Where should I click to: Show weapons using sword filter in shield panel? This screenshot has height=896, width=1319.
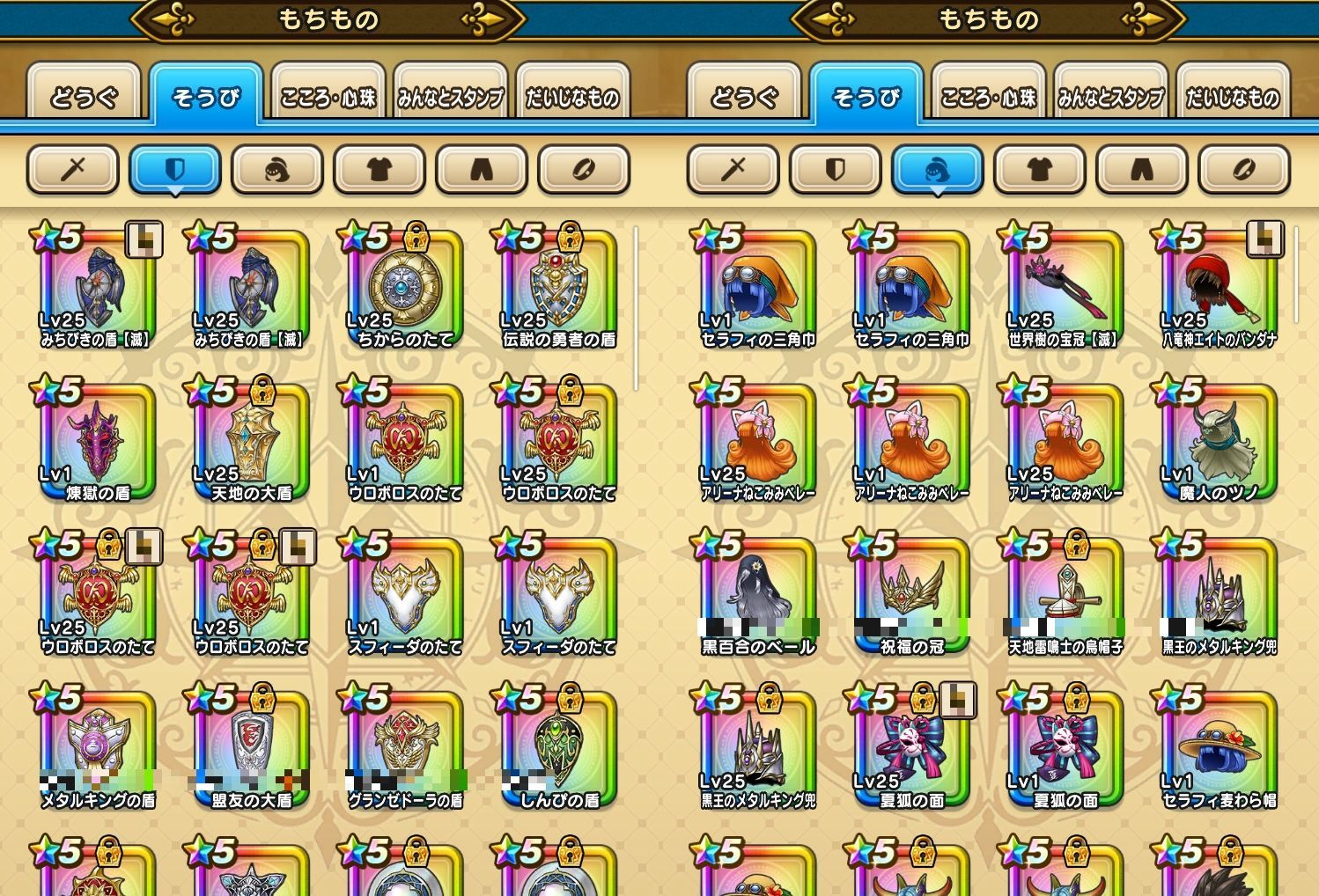[x=73, y=168]
